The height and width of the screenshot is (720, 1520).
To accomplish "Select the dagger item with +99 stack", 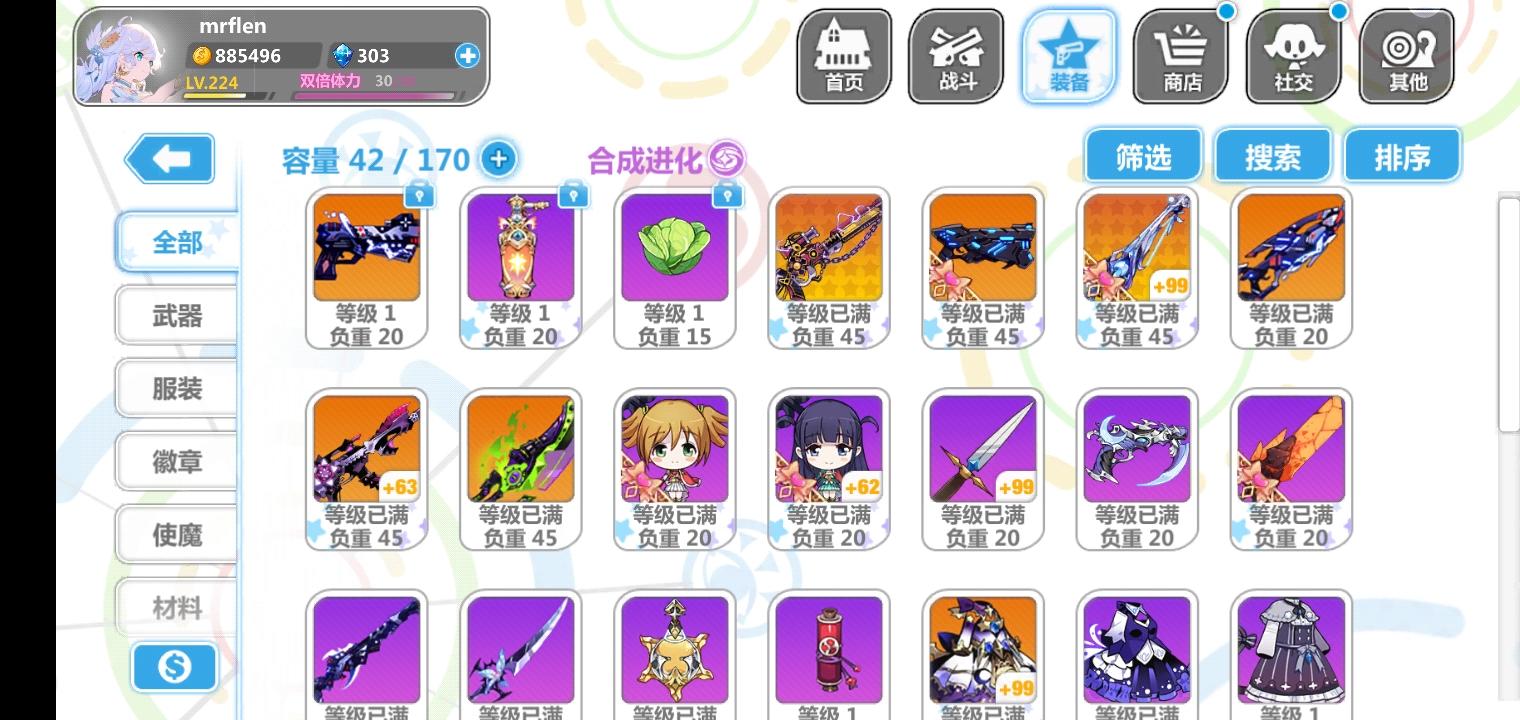I will point(982,450).
